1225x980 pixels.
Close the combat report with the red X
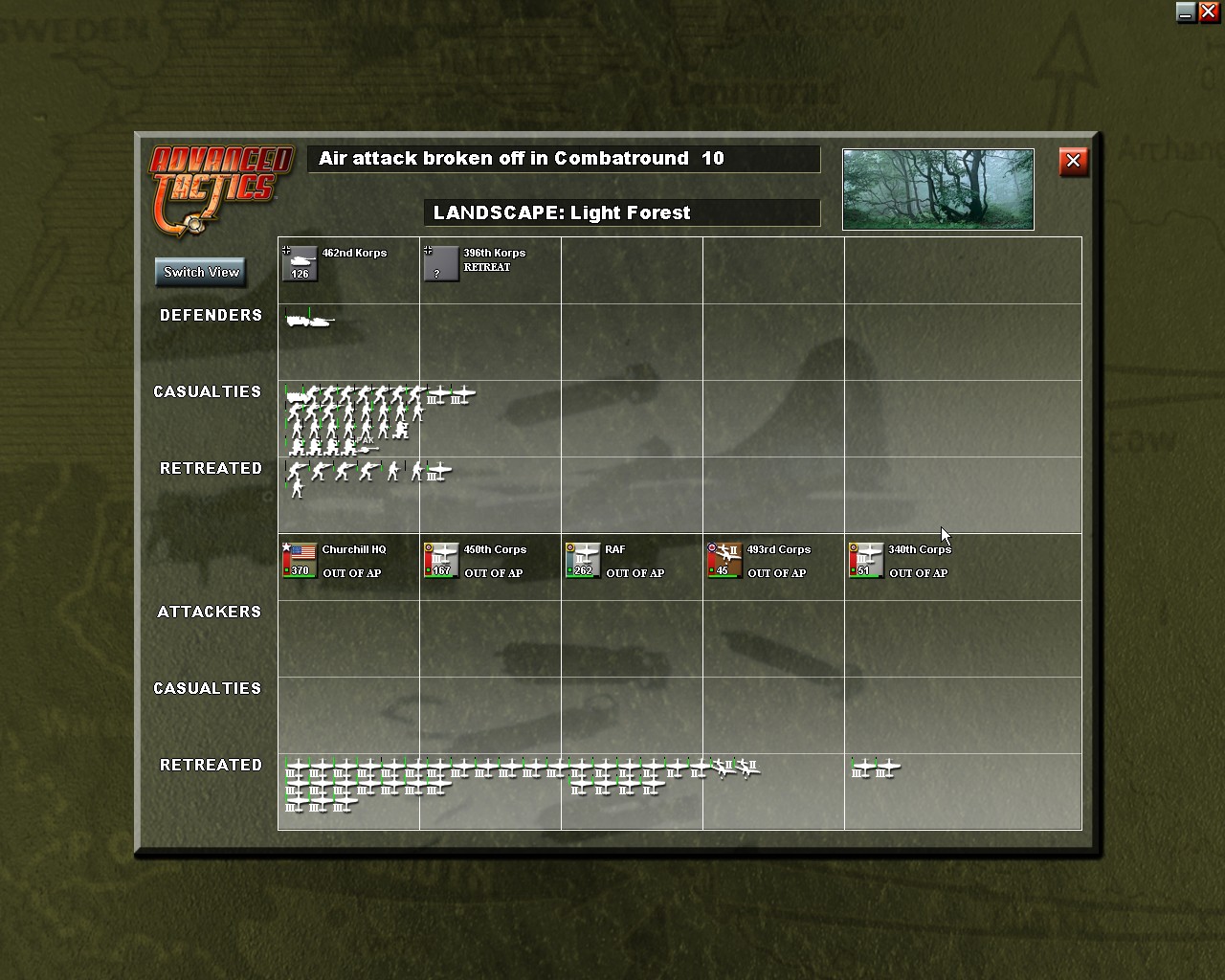tap(1073, 162)
